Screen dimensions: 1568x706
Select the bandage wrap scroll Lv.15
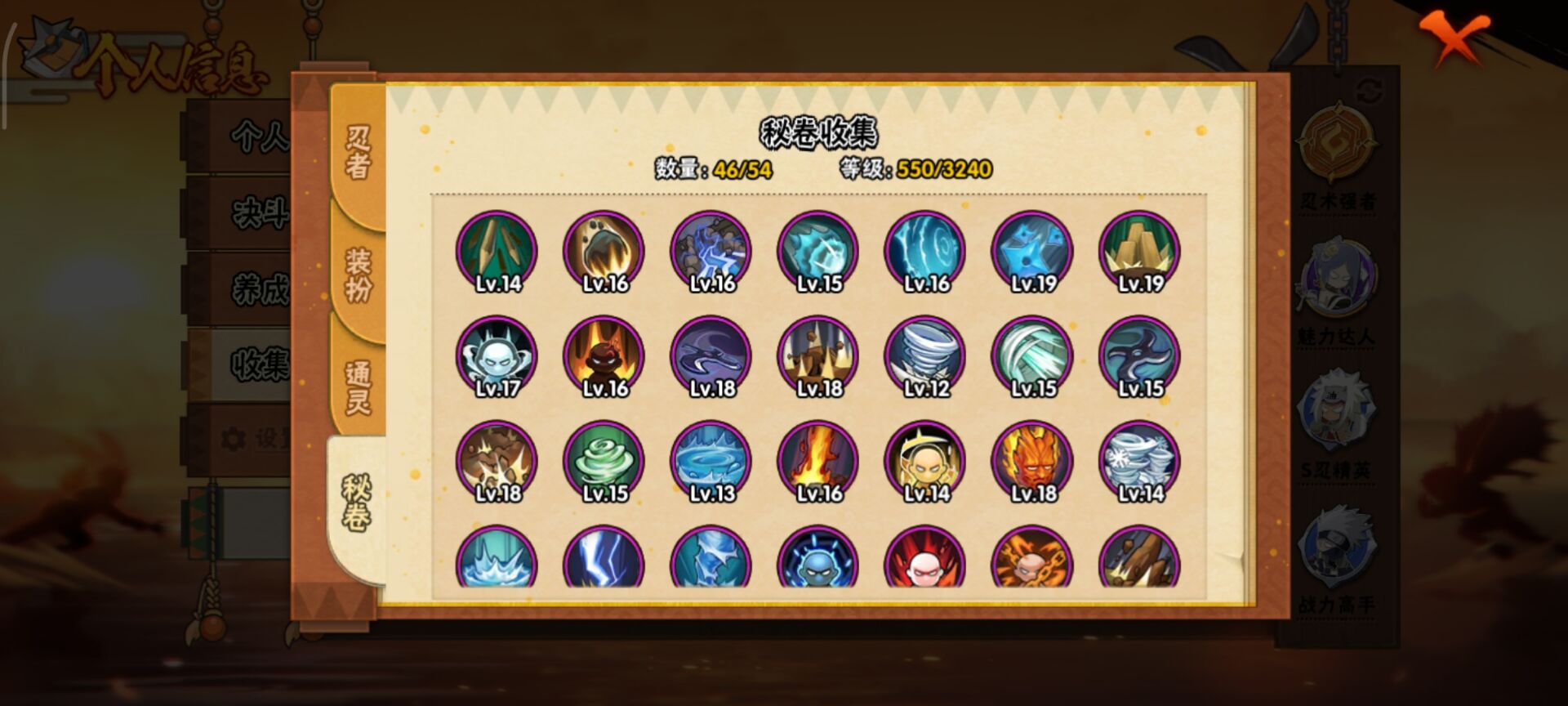click(x=1032, y=356)
